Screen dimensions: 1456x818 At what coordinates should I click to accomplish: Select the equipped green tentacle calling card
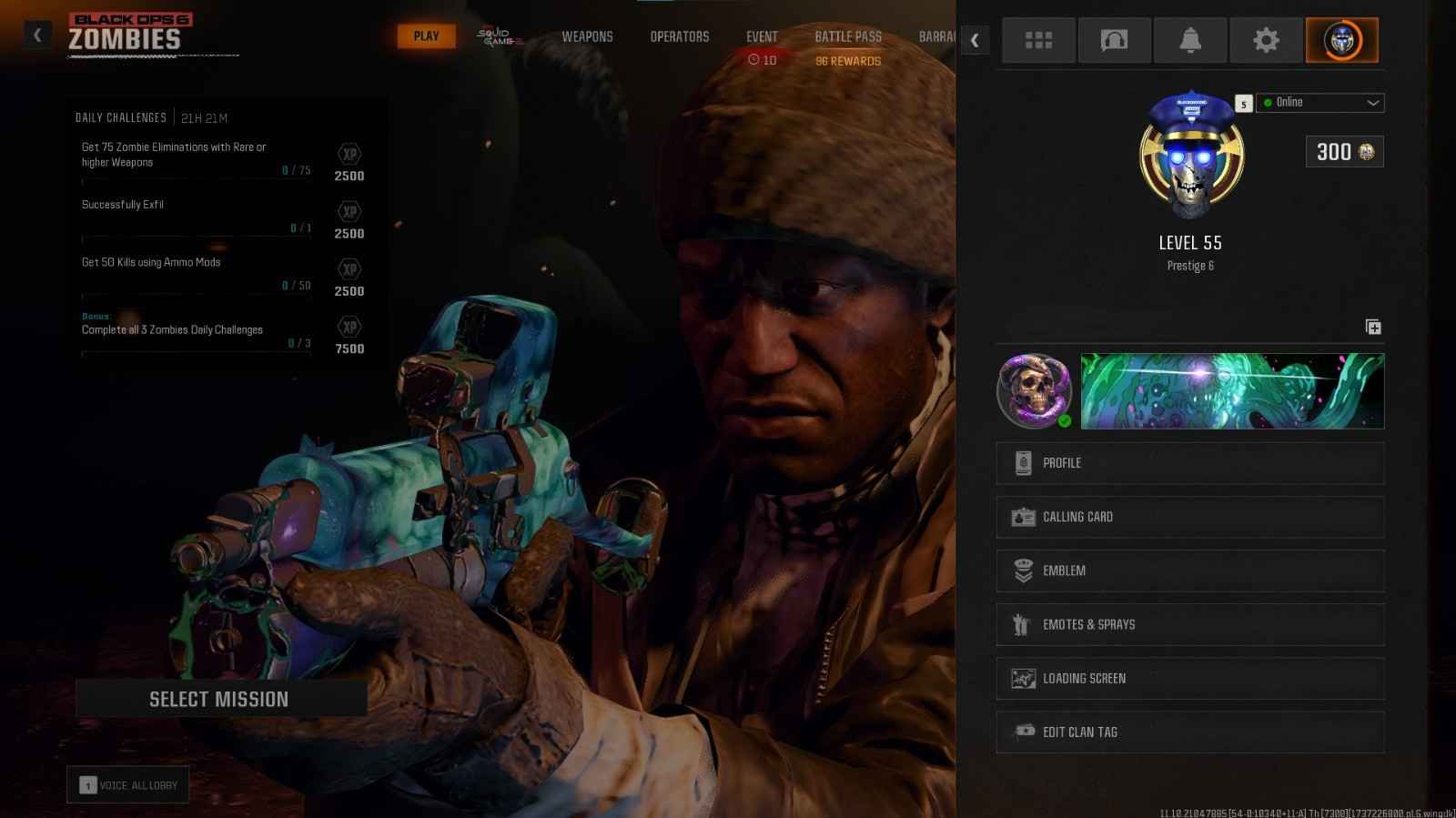click(x=1230, y=390)
